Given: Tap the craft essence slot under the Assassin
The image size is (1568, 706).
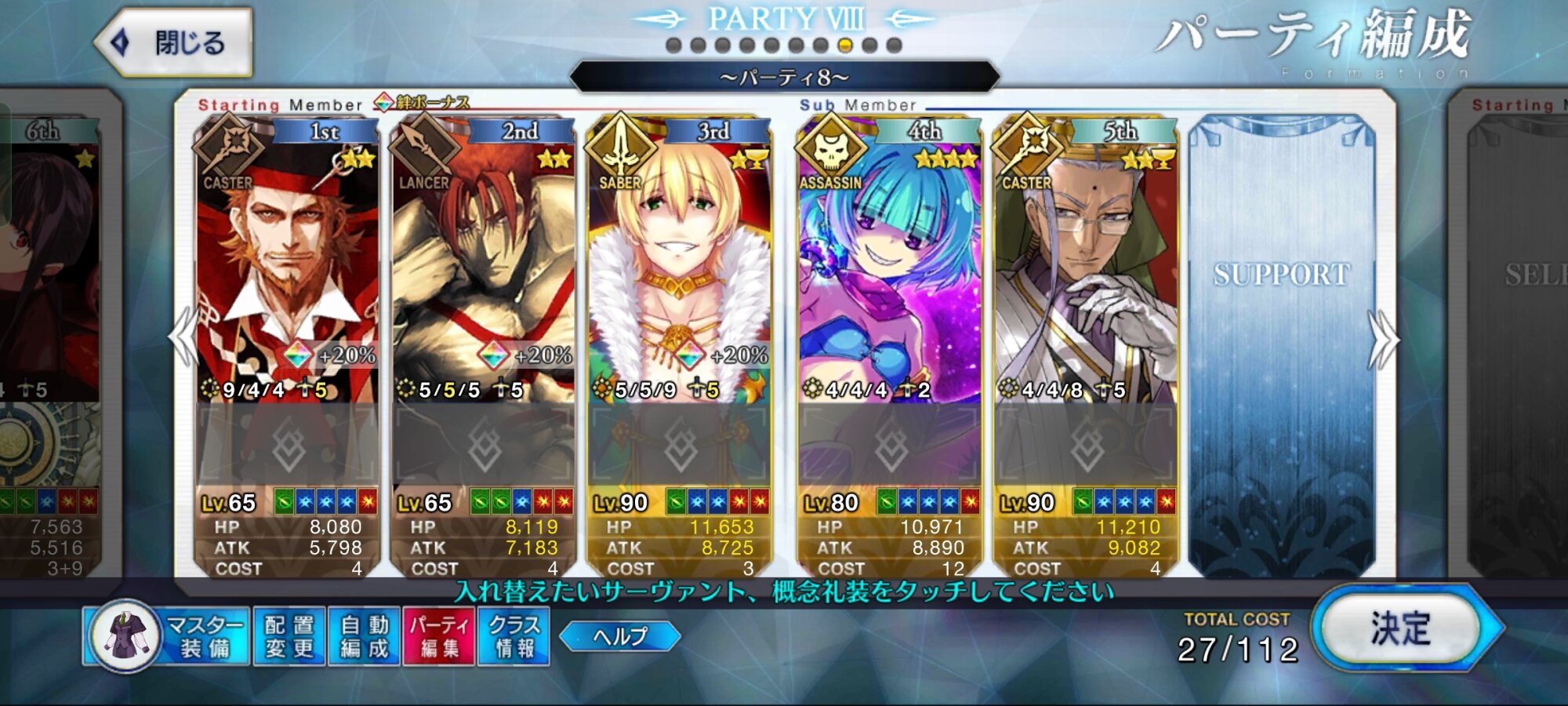Looking at the screenshot, I should [889, 446].
